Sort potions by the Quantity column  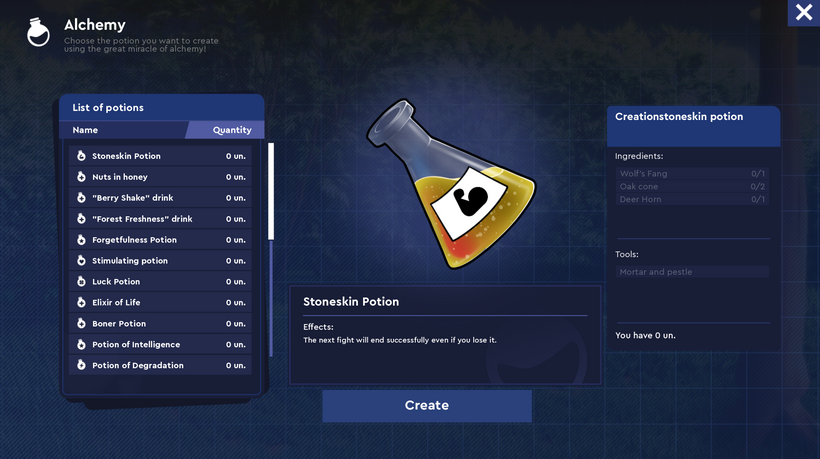pos(231,130)
